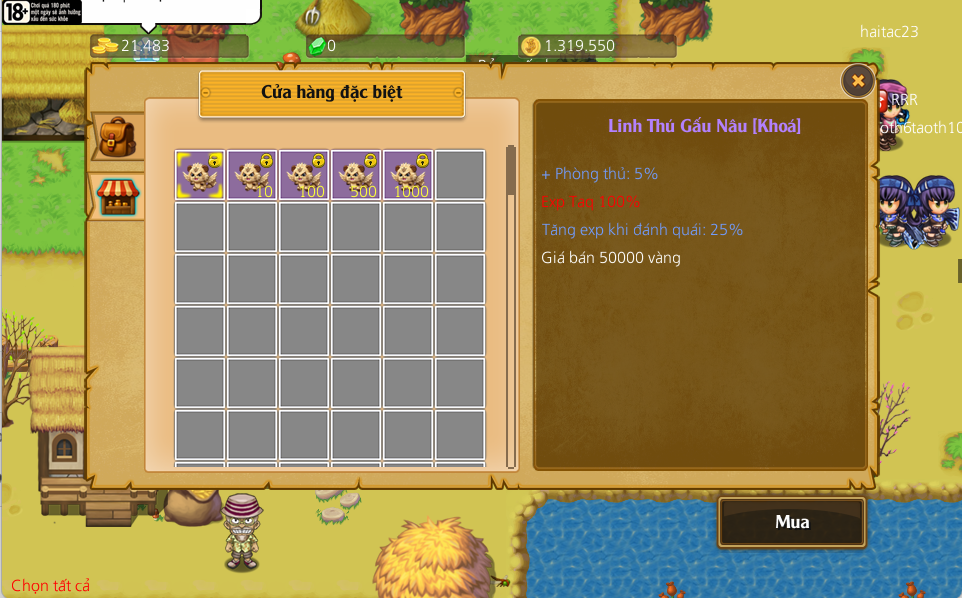Select the highlighted pet slot without quantity
The width and height of the screenshot is (962, 598).
[x=200, y=175]
